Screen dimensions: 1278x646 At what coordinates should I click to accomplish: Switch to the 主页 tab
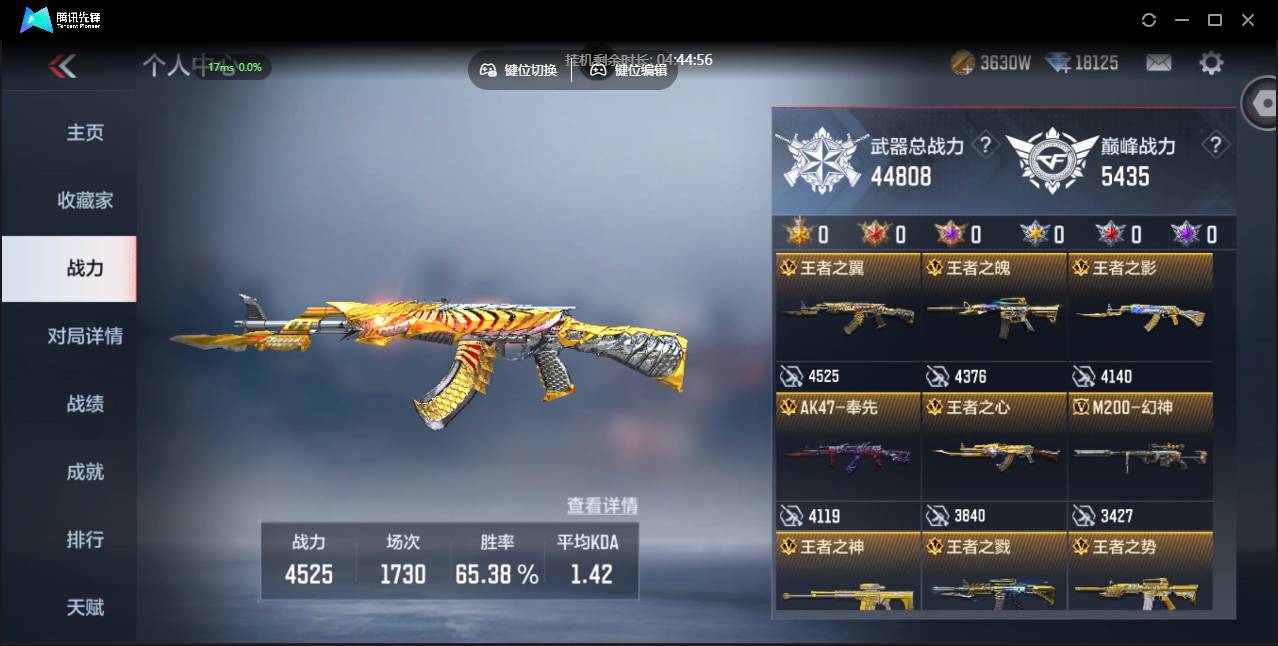pos(85,133)
